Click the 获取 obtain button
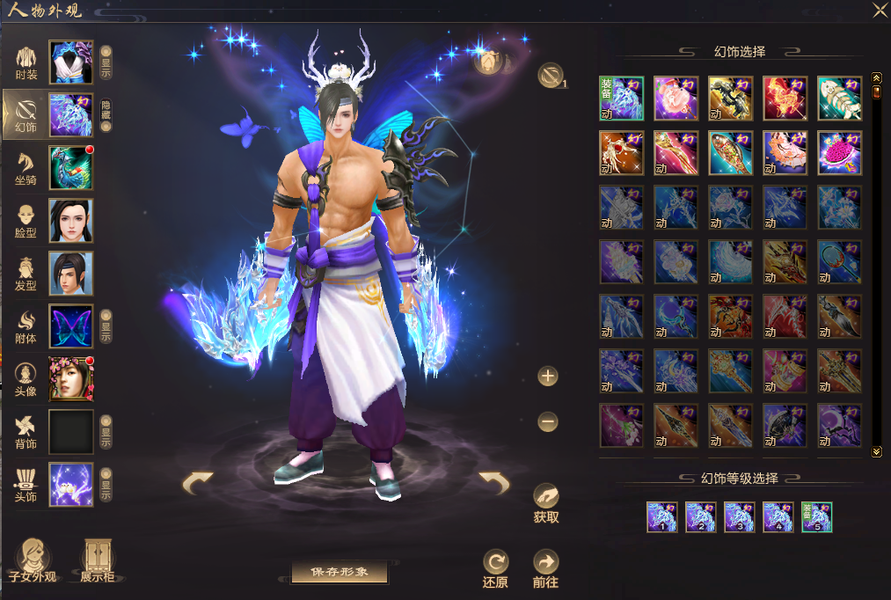 coord(546,502)
